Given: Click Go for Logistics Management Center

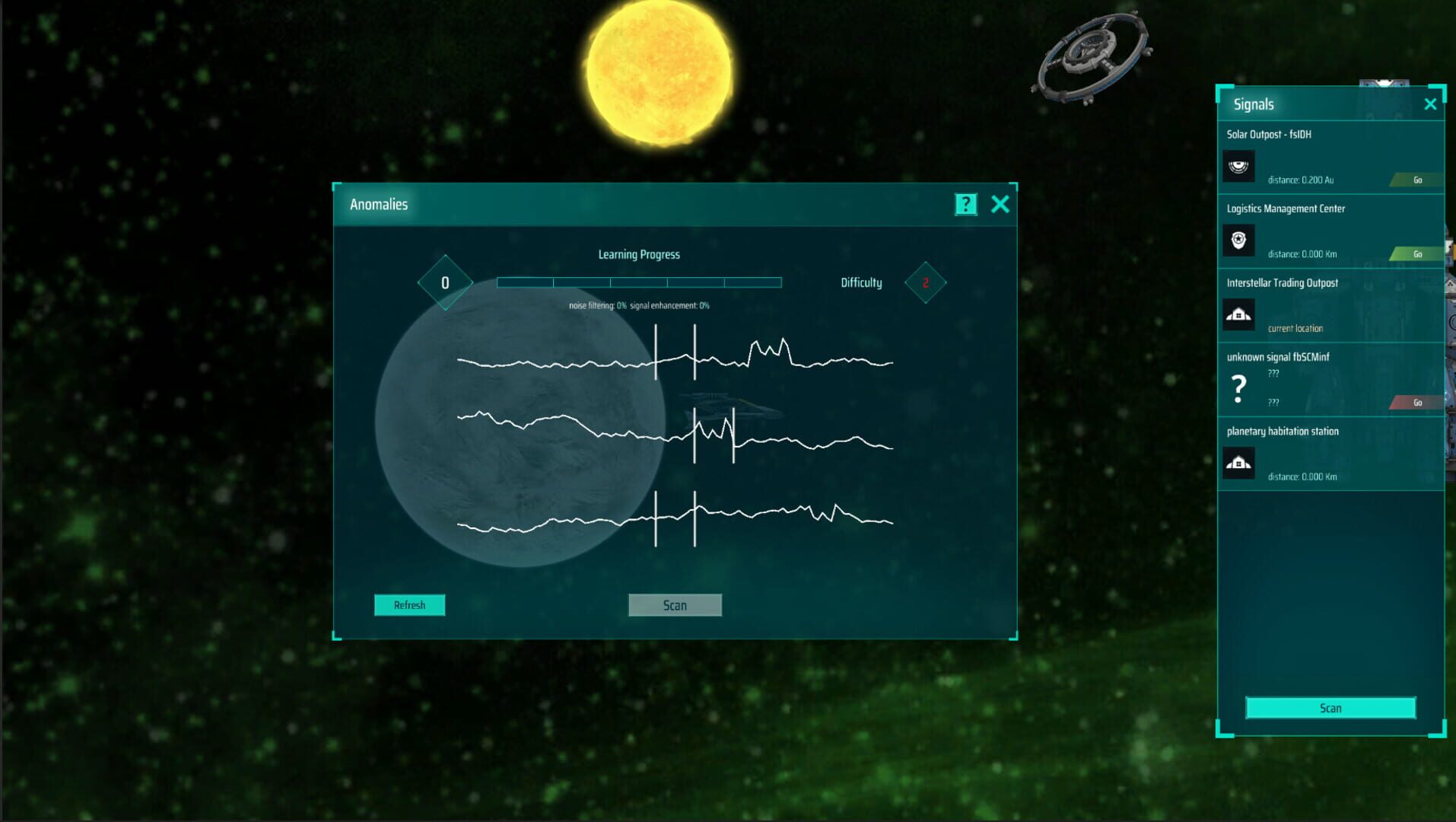Looking at the screenshot, I should click(1416, 253).
